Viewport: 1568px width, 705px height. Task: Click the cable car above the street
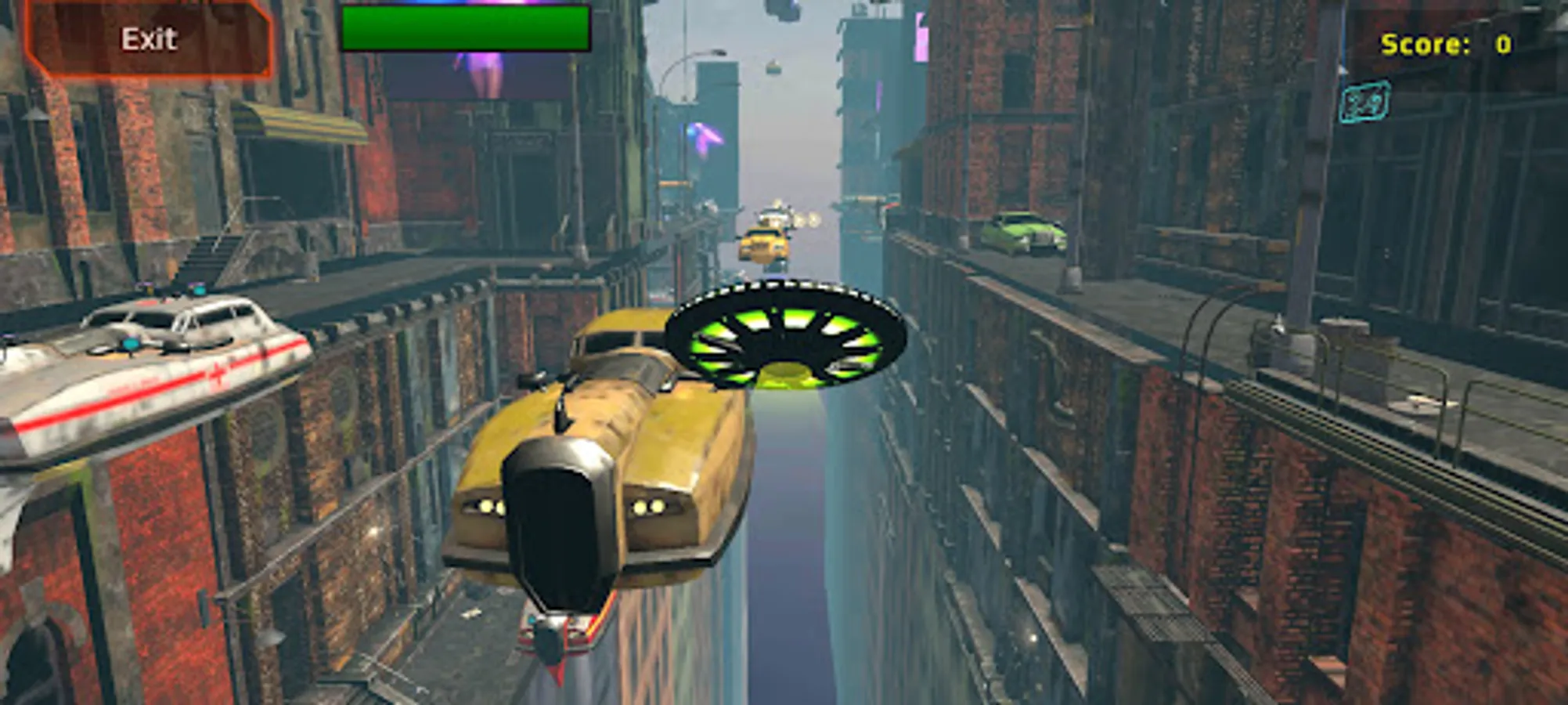[772, 70]
